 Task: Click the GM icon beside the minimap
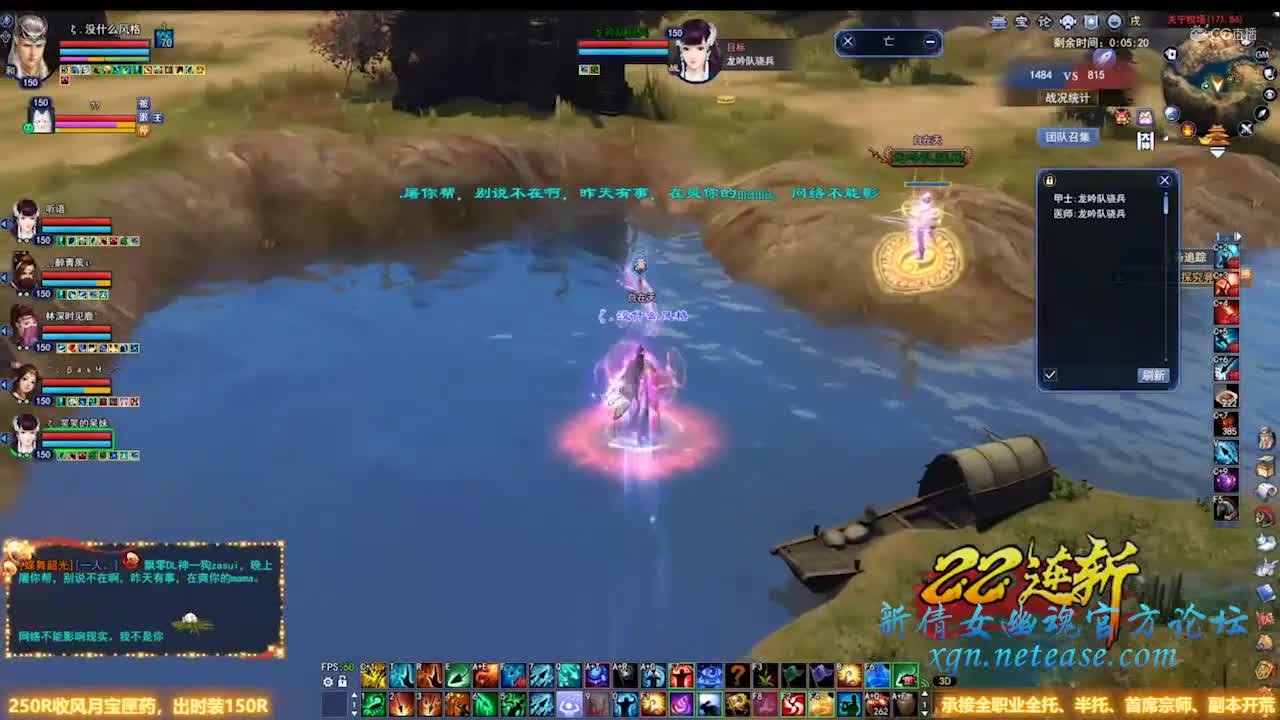[x=1263, y=53]
